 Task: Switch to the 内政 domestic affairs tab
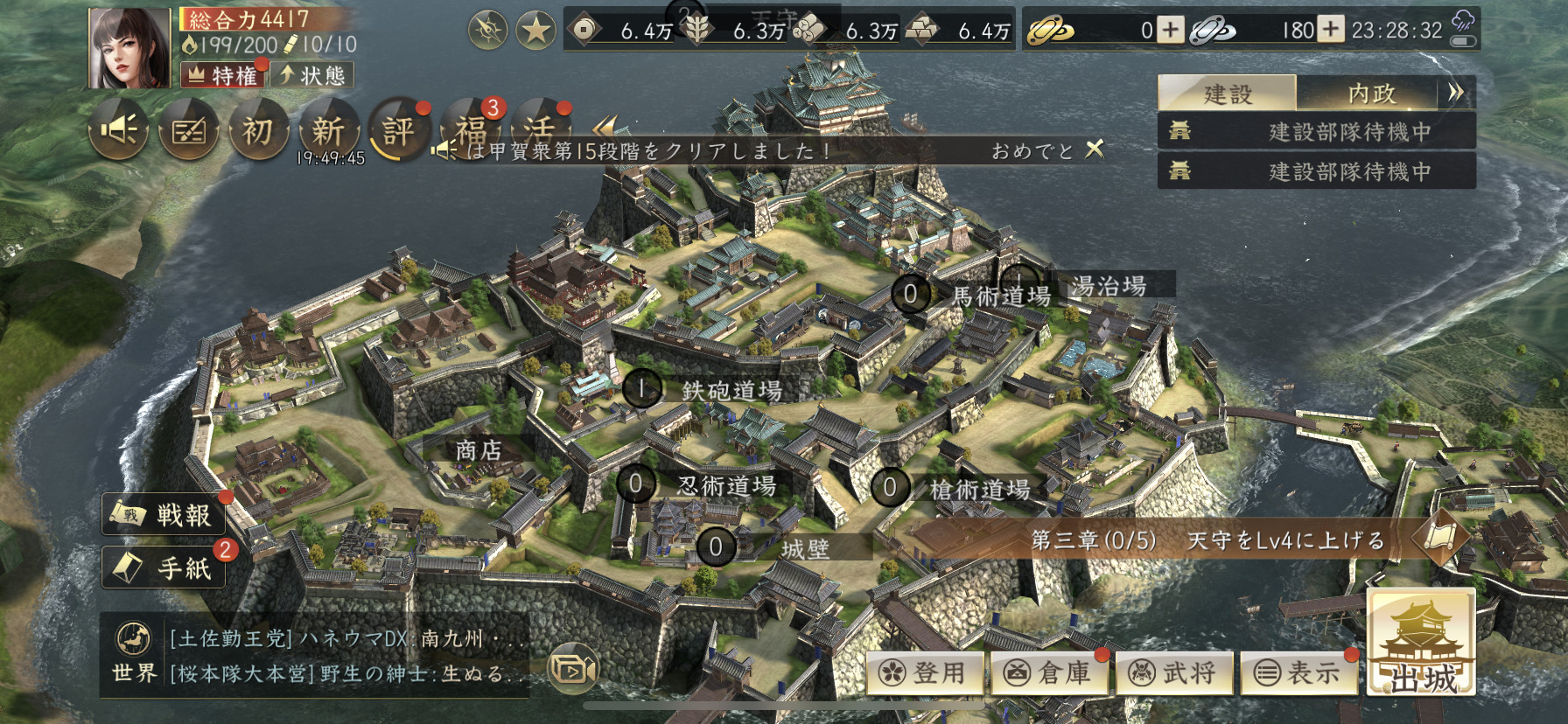tap(1369, 94)
